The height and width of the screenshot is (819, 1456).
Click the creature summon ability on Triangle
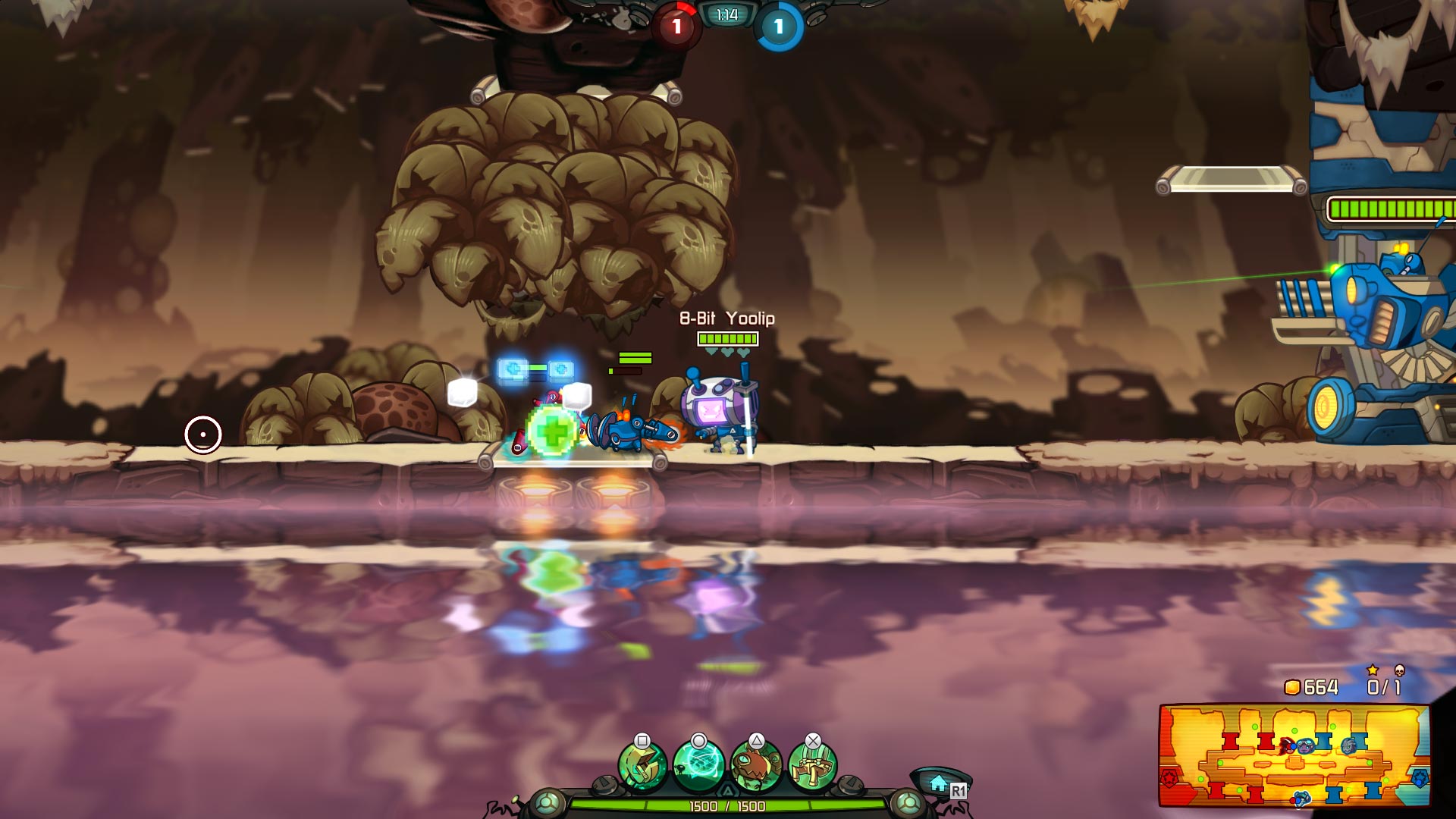click(x=756, y=764)
